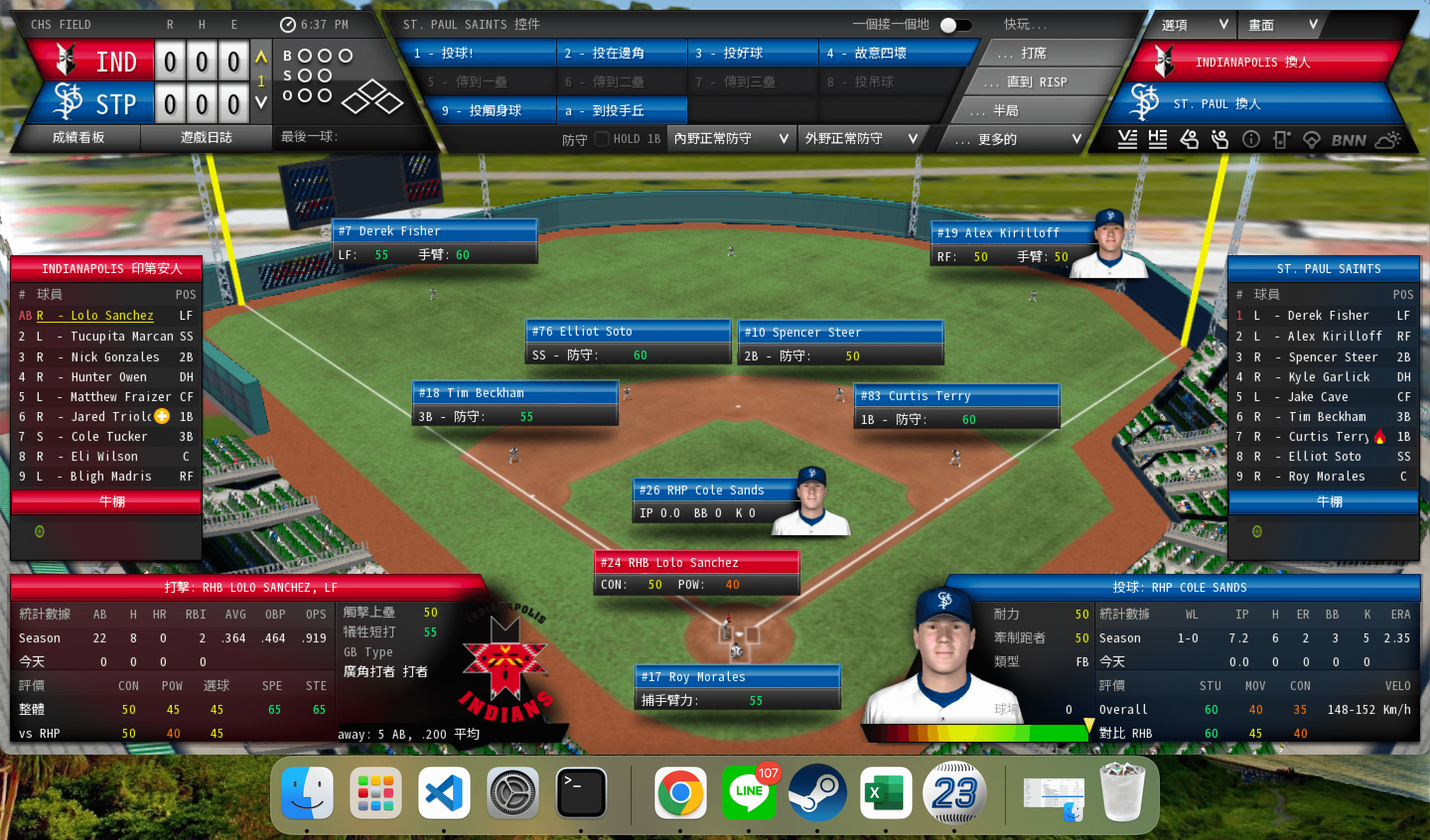Enable the HOLD 1B checkbox

(x=601, y=139)
